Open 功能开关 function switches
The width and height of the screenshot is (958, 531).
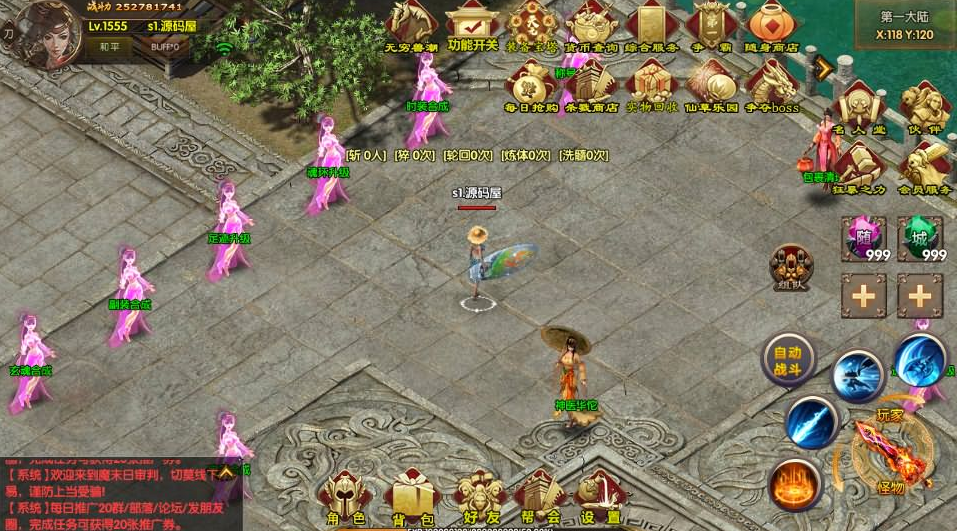pos(472,24)
